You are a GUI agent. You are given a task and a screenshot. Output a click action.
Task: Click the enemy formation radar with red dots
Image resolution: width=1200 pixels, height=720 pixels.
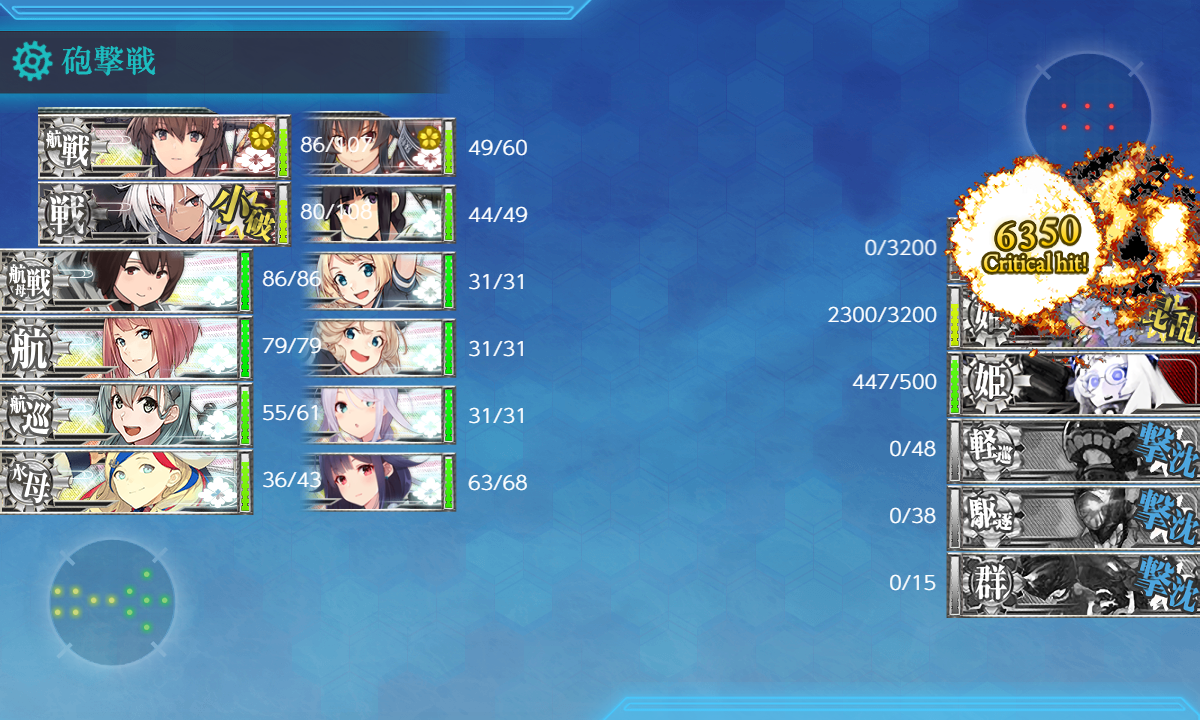pyautogui.click(x=1087, y=116)
